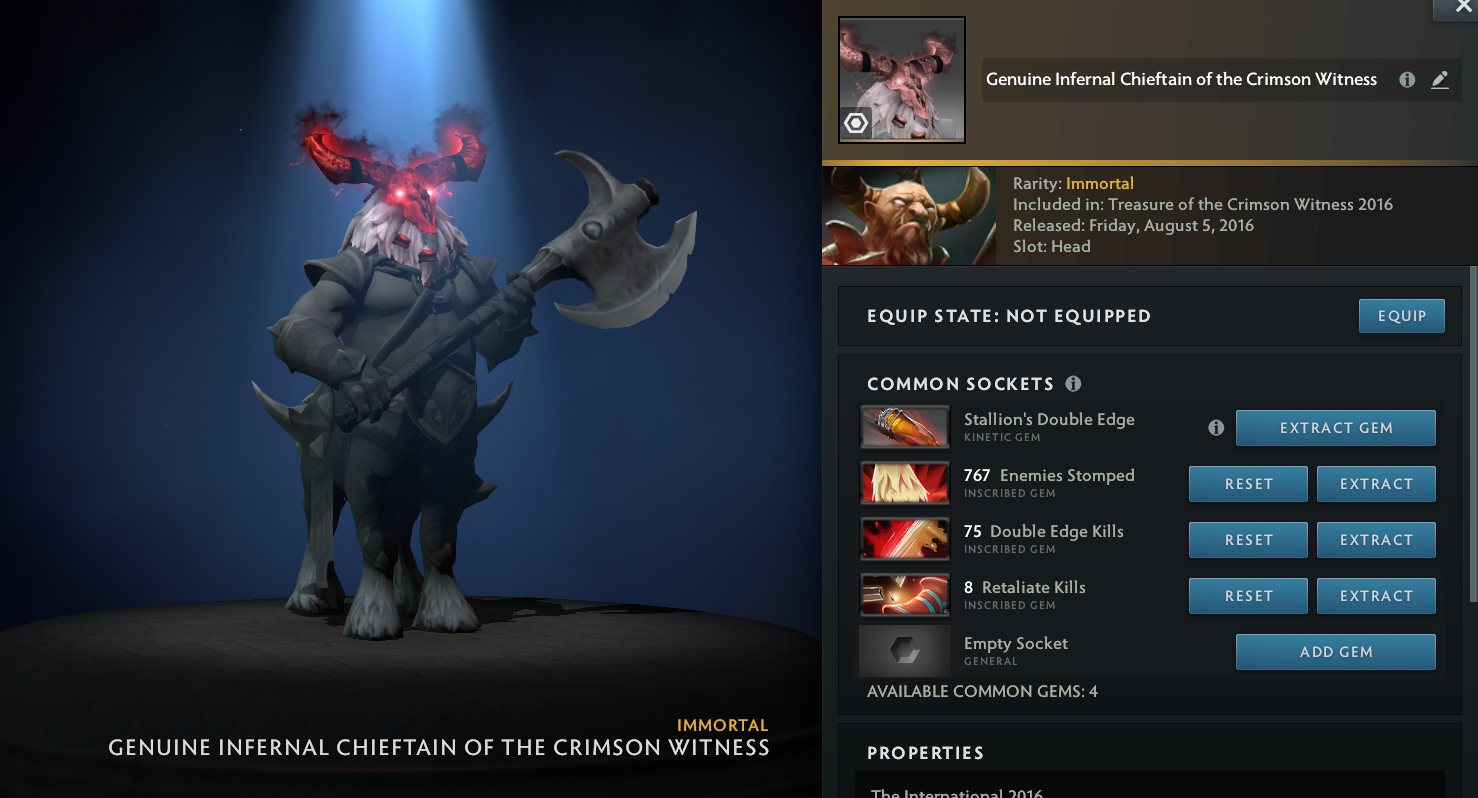Extract the Retaliate Kills gem
This screenshot has height=798, width=1478.
tap(1375, 596)
